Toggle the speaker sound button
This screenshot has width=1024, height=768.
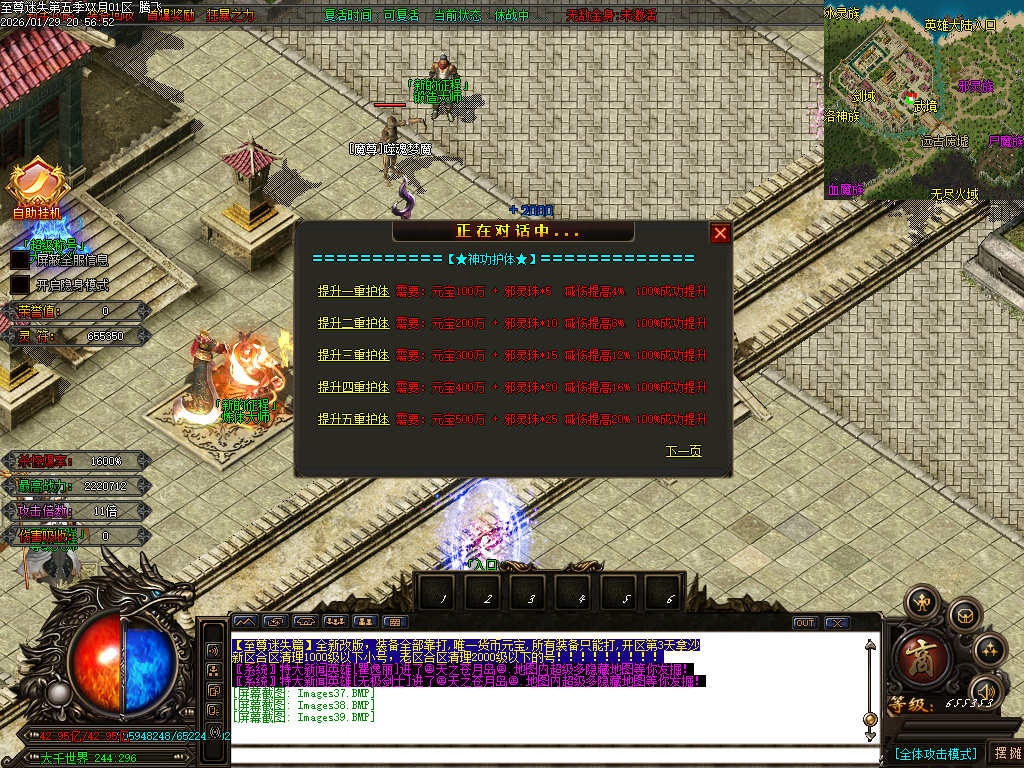[x=988, y=691]
